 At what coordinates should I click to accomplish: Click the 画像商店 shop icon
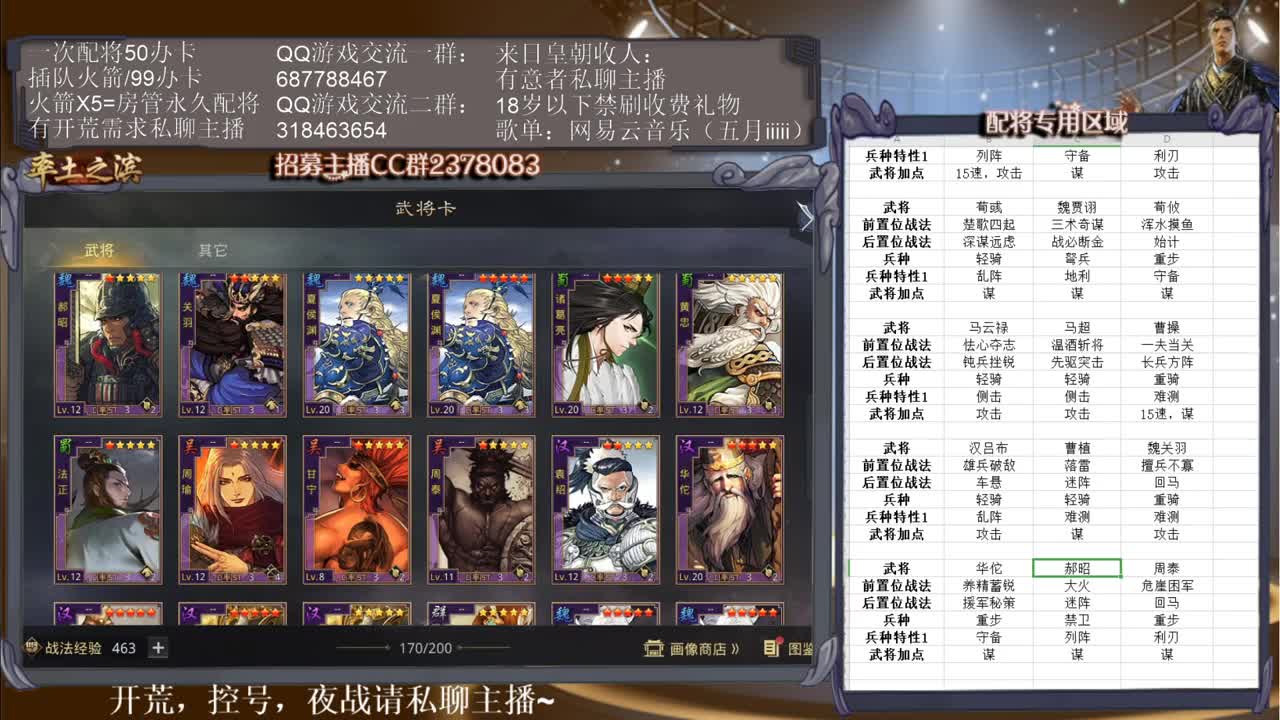(x=655, y=650)
